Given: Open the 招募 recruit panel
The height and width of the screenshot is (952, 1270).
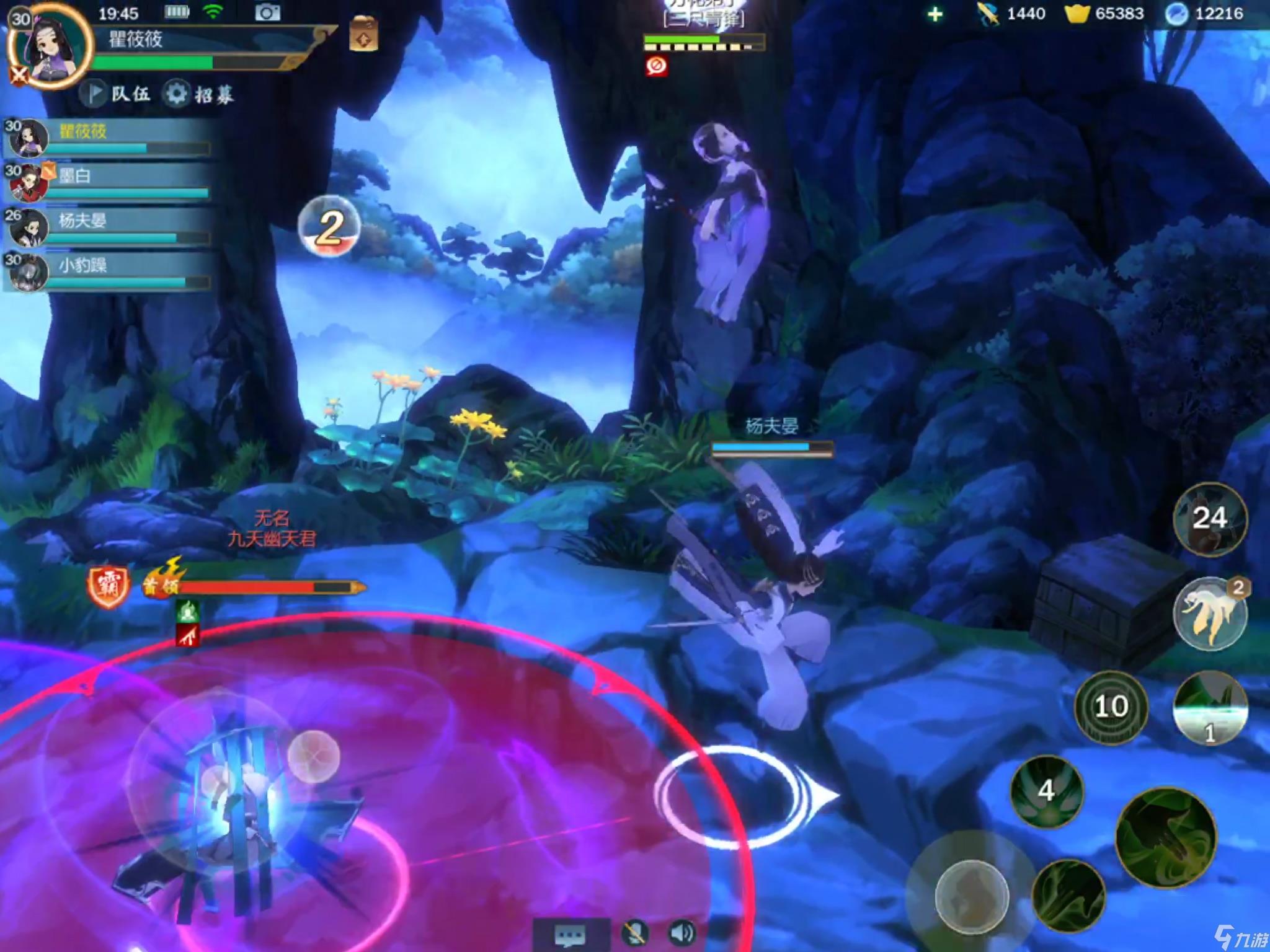Looking at the screenshot, I should pyautogui.click(x=200, y=94).
